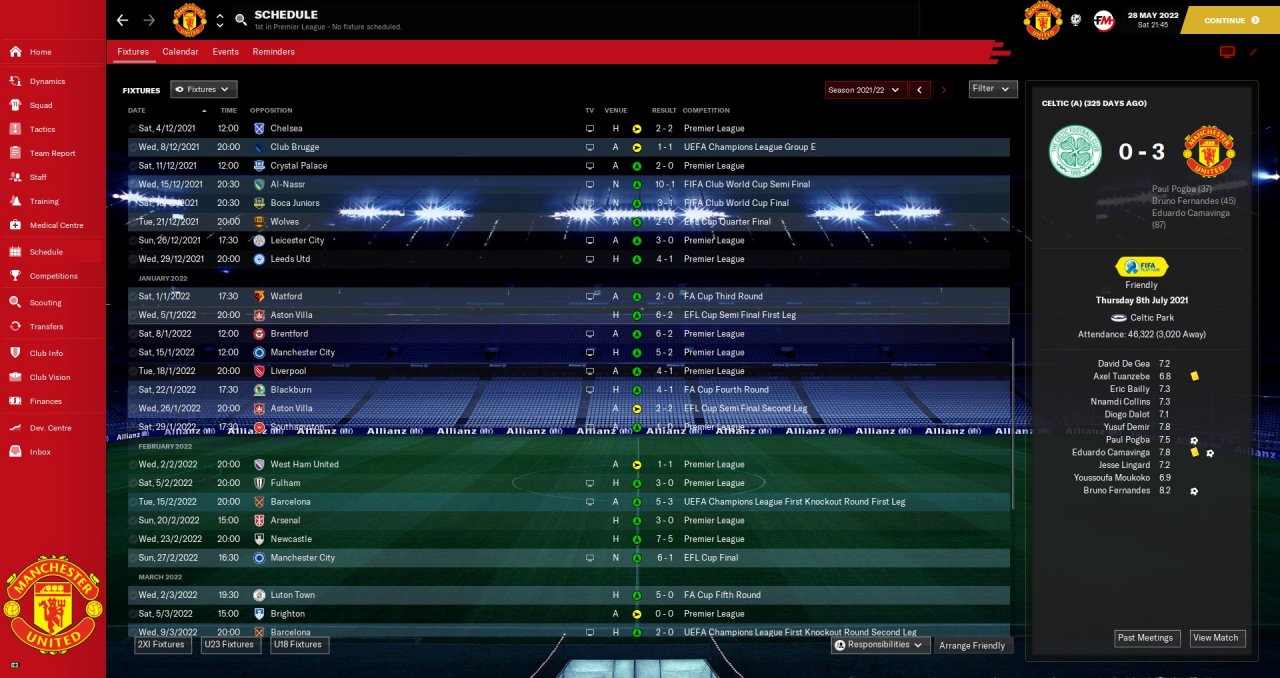Advance the game with the Continue button
This screenshot has width=1280, height=678.
1230,20
